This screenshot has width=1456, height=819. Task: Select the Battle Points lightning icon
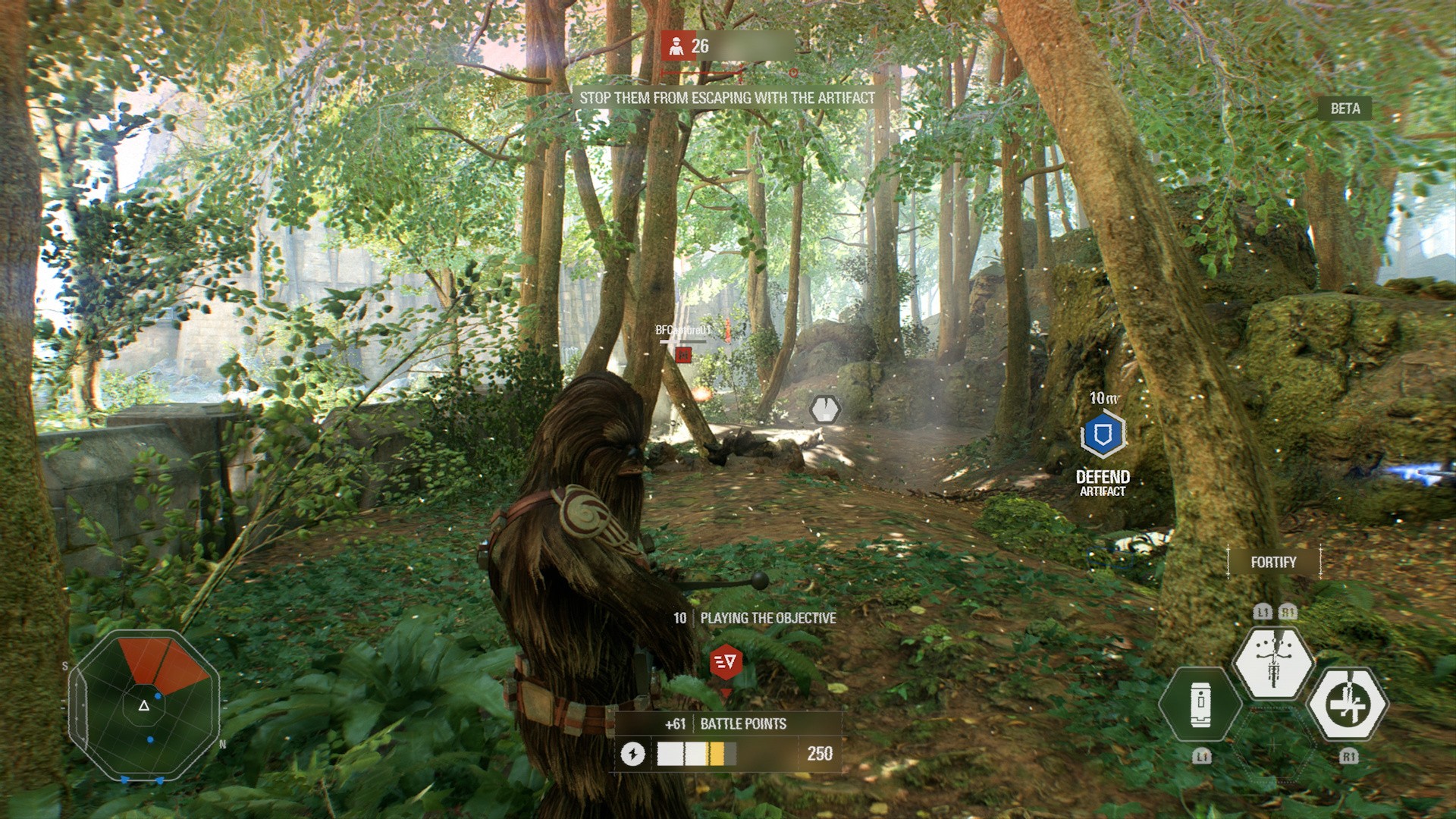633,754
